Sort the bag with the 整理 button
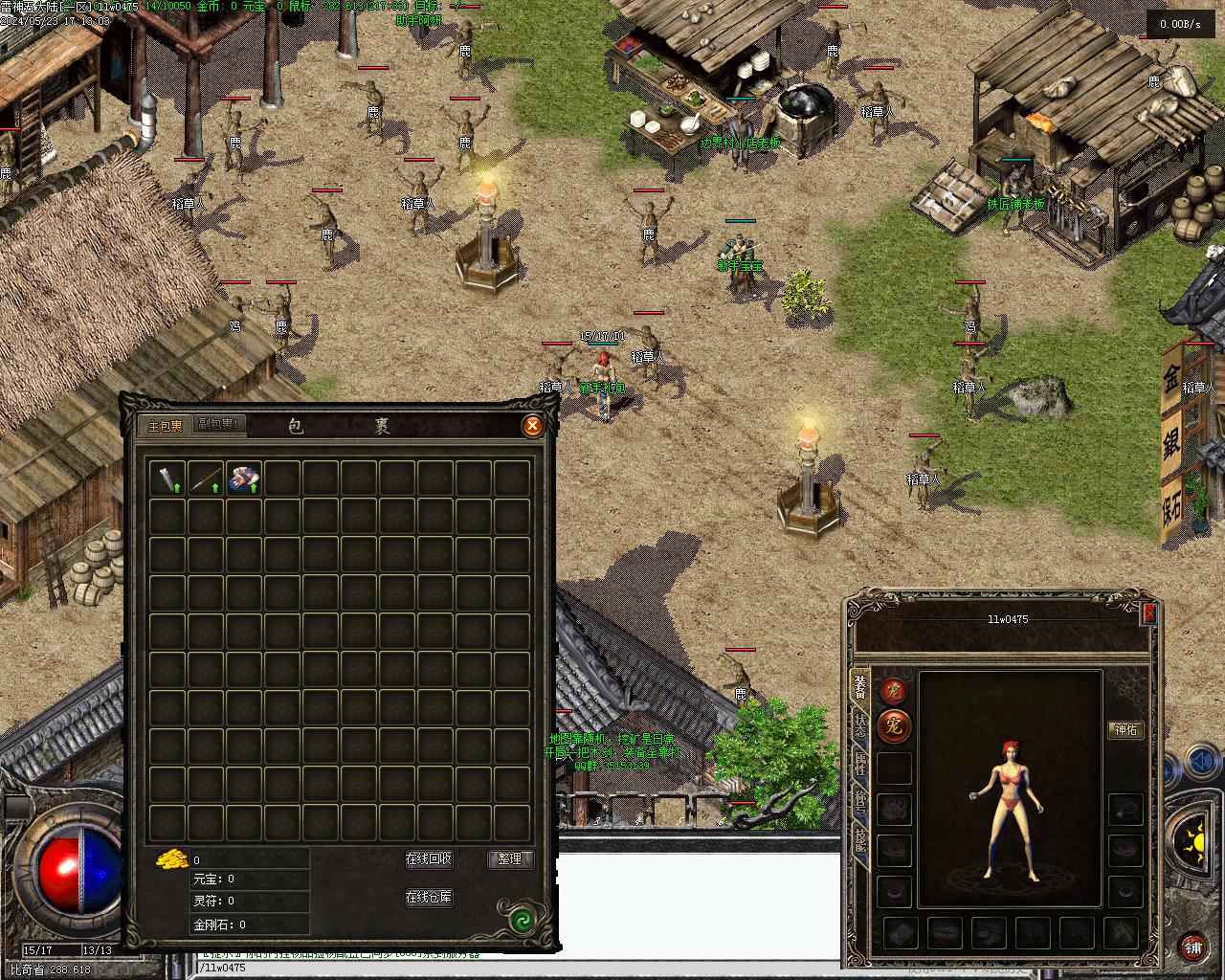The width and height of the screenshot is (1225, 980). [x=509, y=859]
